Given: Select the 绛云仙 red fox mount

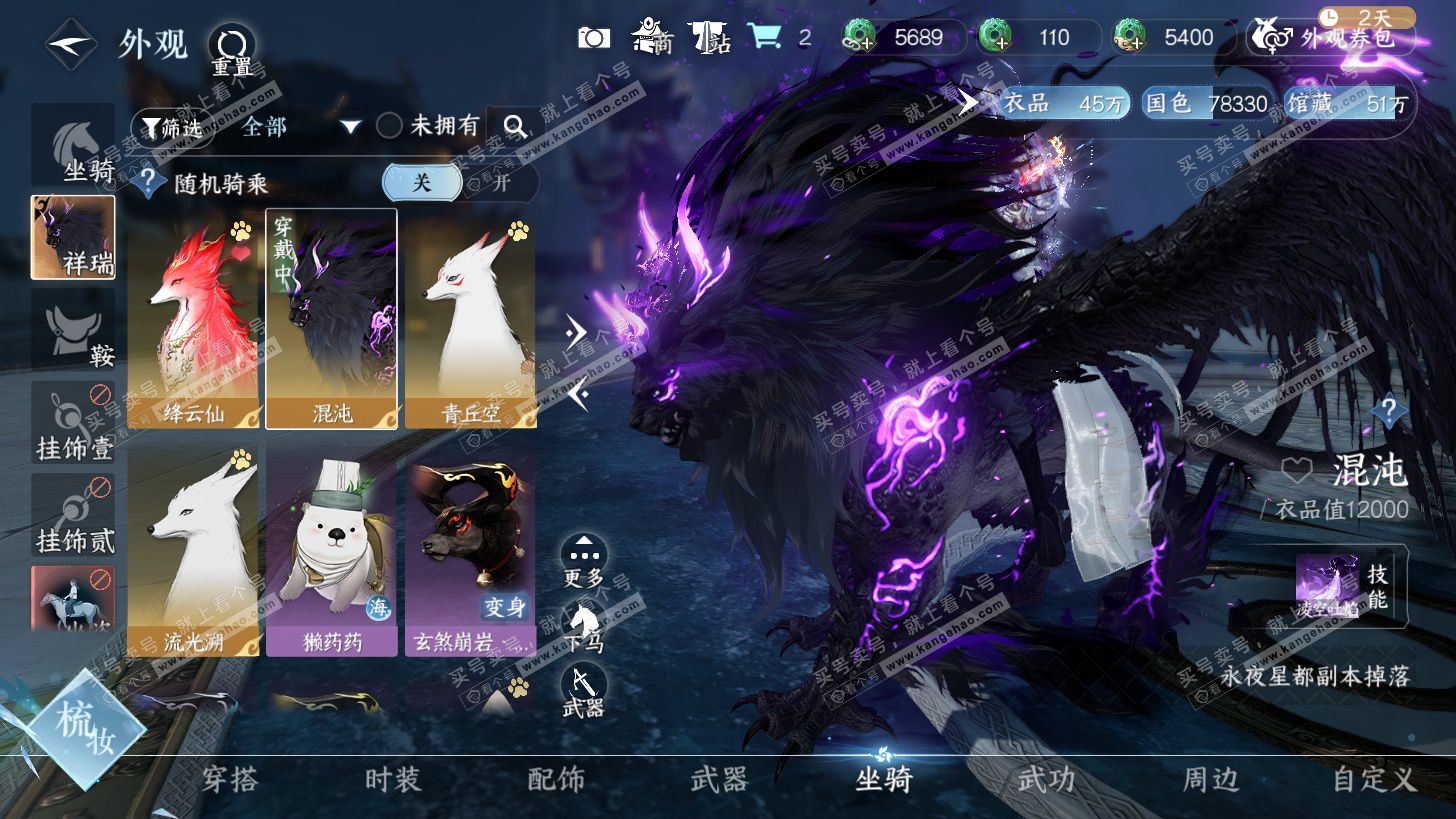Looking at the screenshot, I should pos(193,318).
